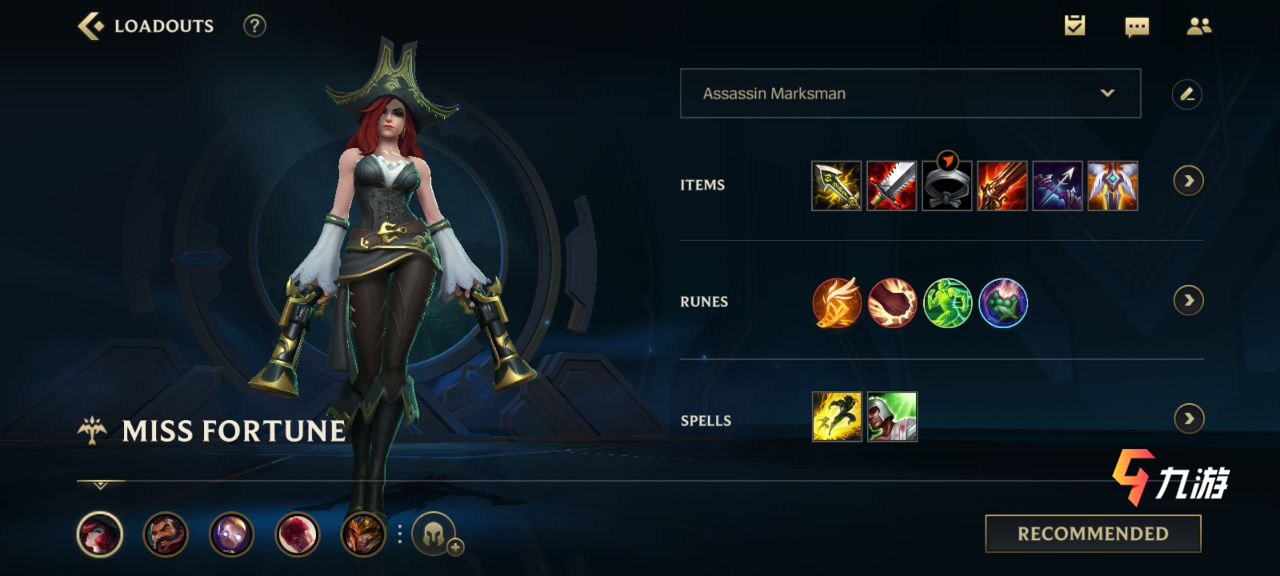Select the Heal summoner spell
Viewport: 1280px width, 576px height.
pos(892,417)
